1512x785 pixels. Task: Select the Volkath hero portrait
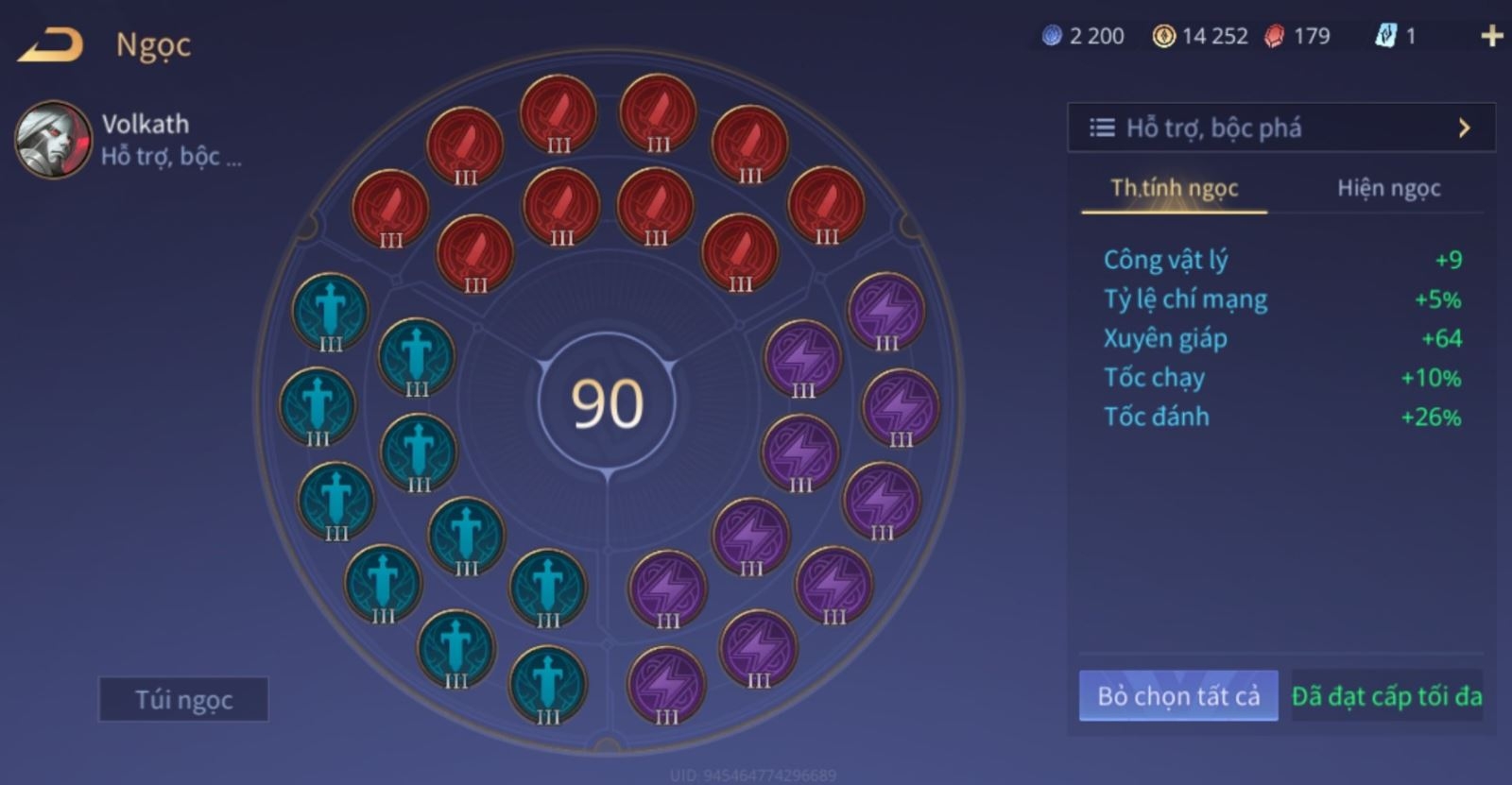[x=53, y=140]
